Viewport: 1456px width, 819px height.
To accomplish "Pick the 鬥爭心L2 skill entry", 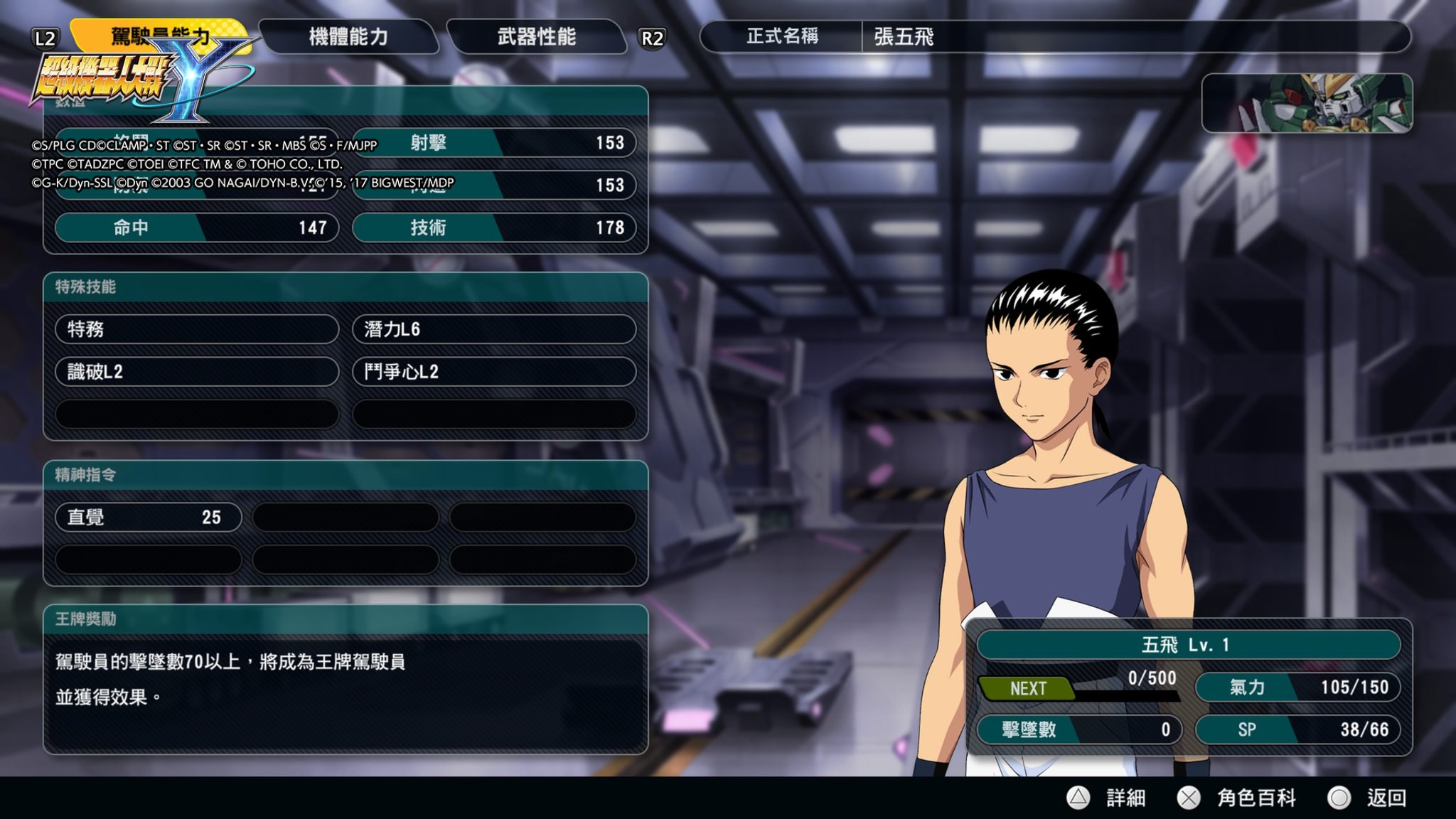I will (x=493, y=372).
